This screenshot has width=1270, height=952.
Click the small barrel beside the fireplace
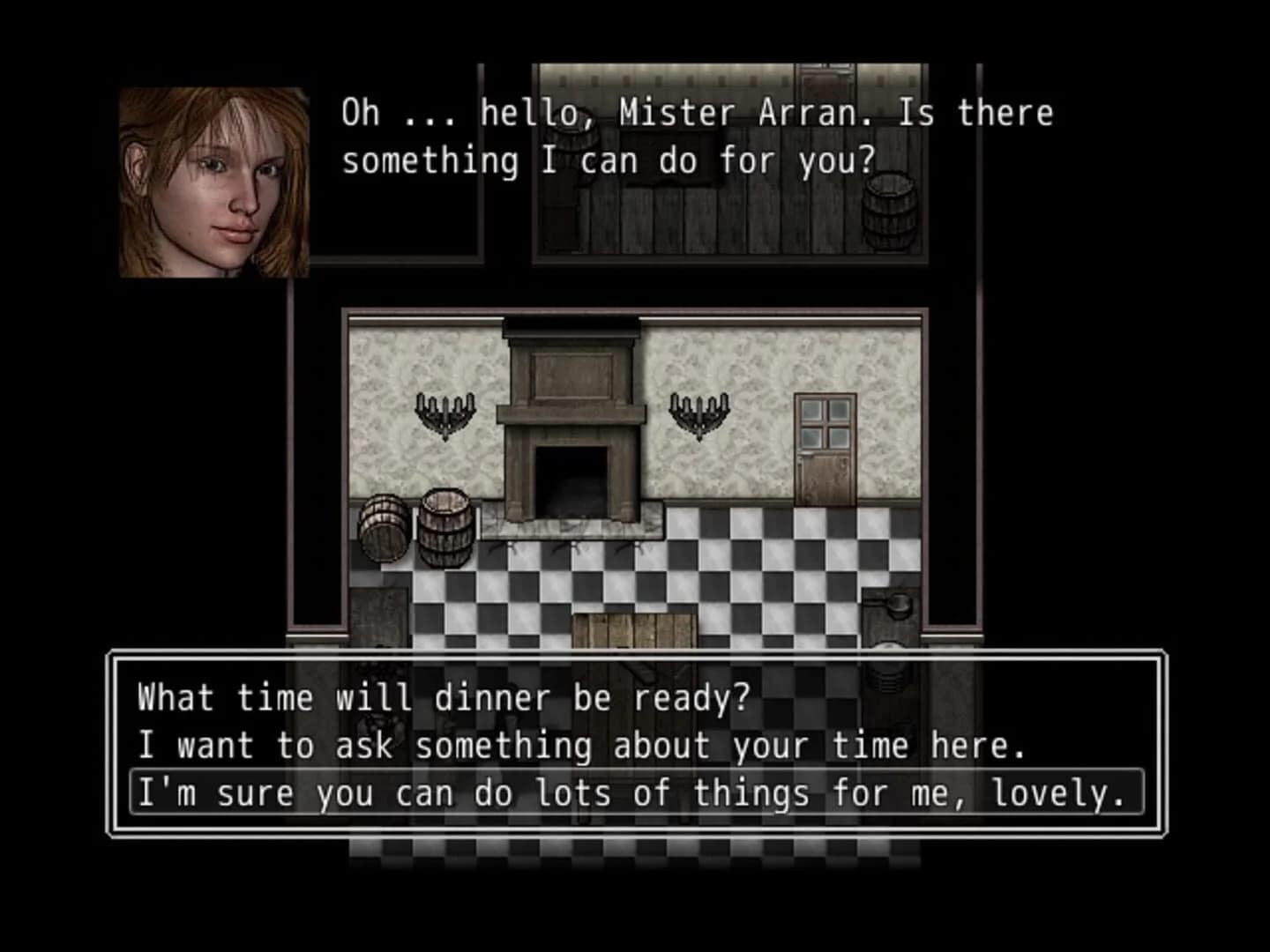[383, 529]
